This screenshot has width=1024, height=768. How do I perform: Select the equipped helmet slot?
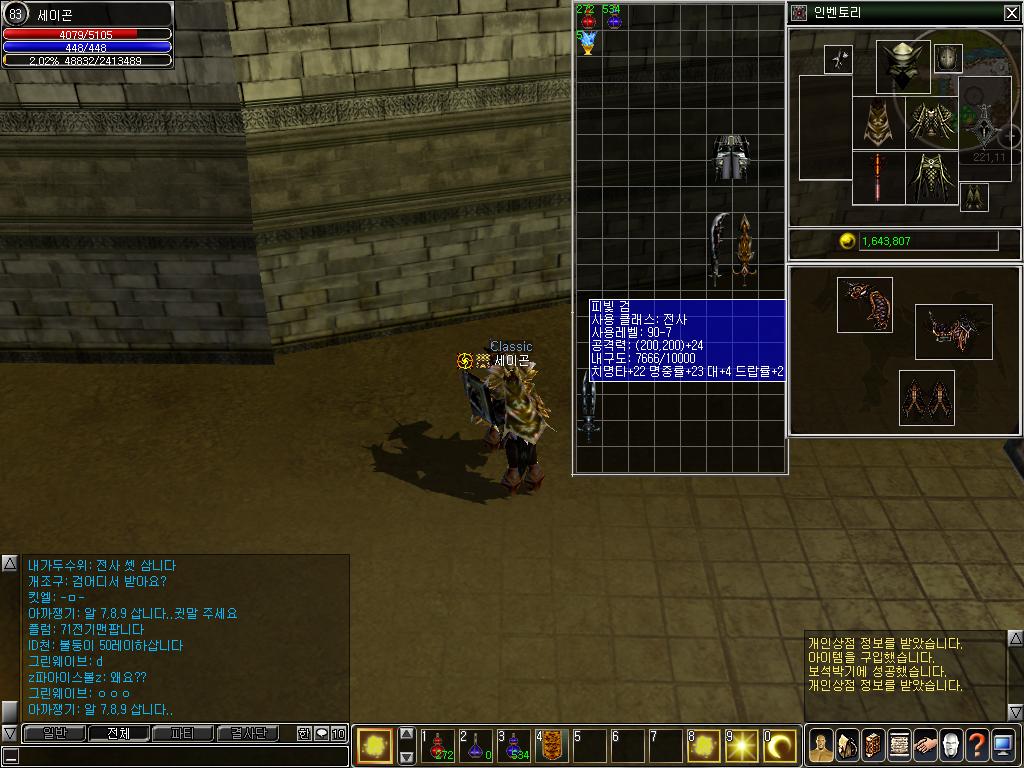click(x=903, y=66)
